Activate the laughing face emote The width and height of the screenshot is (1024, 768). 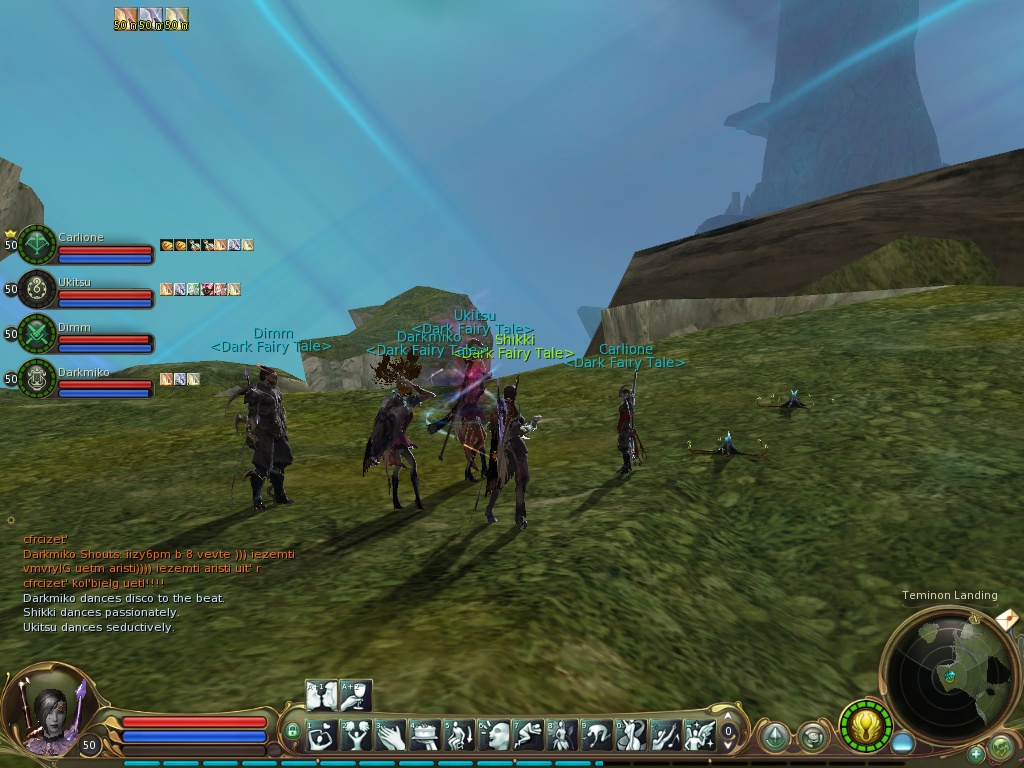tap(494, 736)
